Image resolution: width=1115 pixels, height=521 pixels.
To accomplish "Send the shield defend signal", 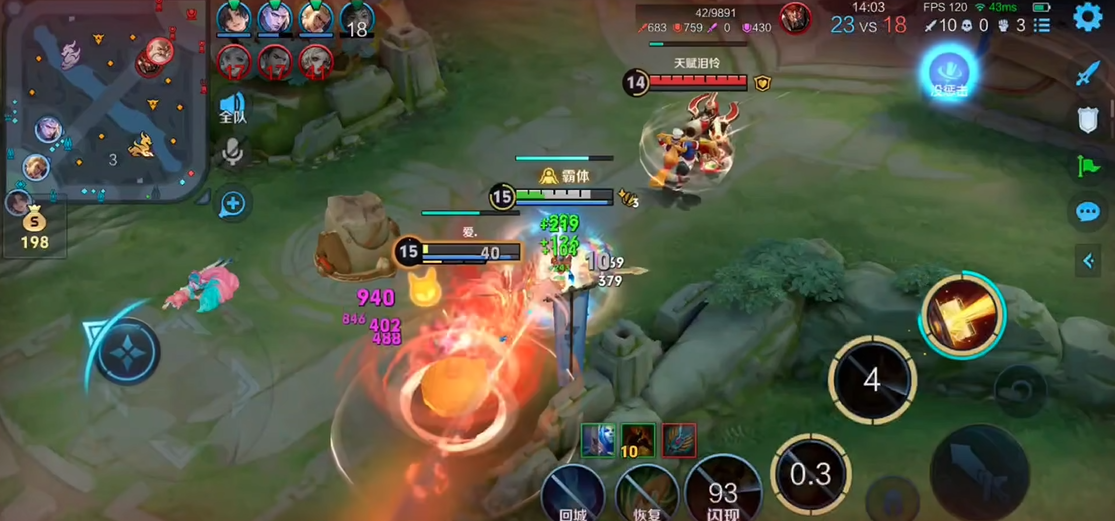I will tap(1088, 120).
